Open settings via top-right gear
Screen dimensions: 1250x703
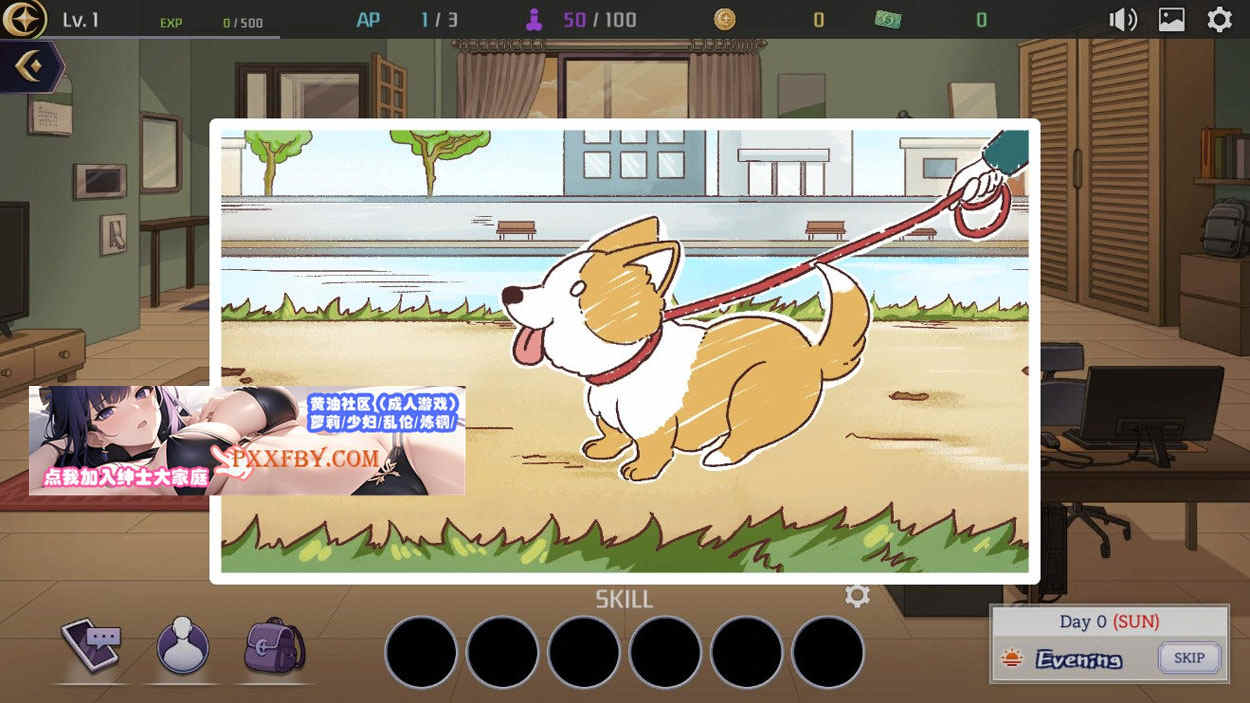(x=1220, y=19)
